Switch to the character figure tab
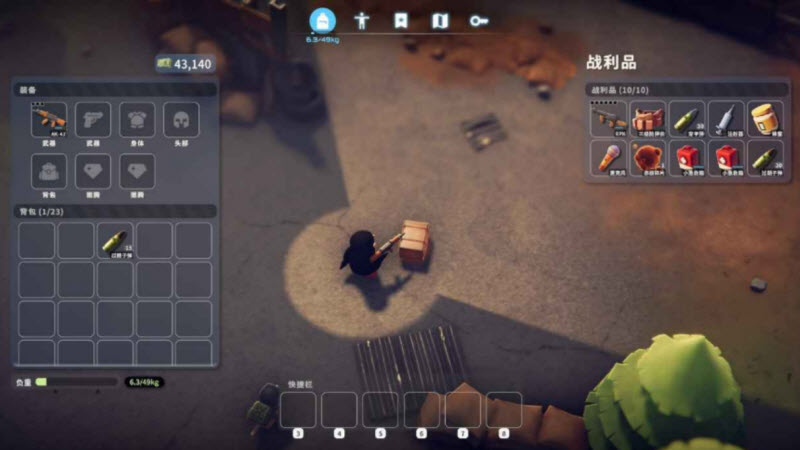The width and height of the screenshot is (800, 450). [362, 20]
